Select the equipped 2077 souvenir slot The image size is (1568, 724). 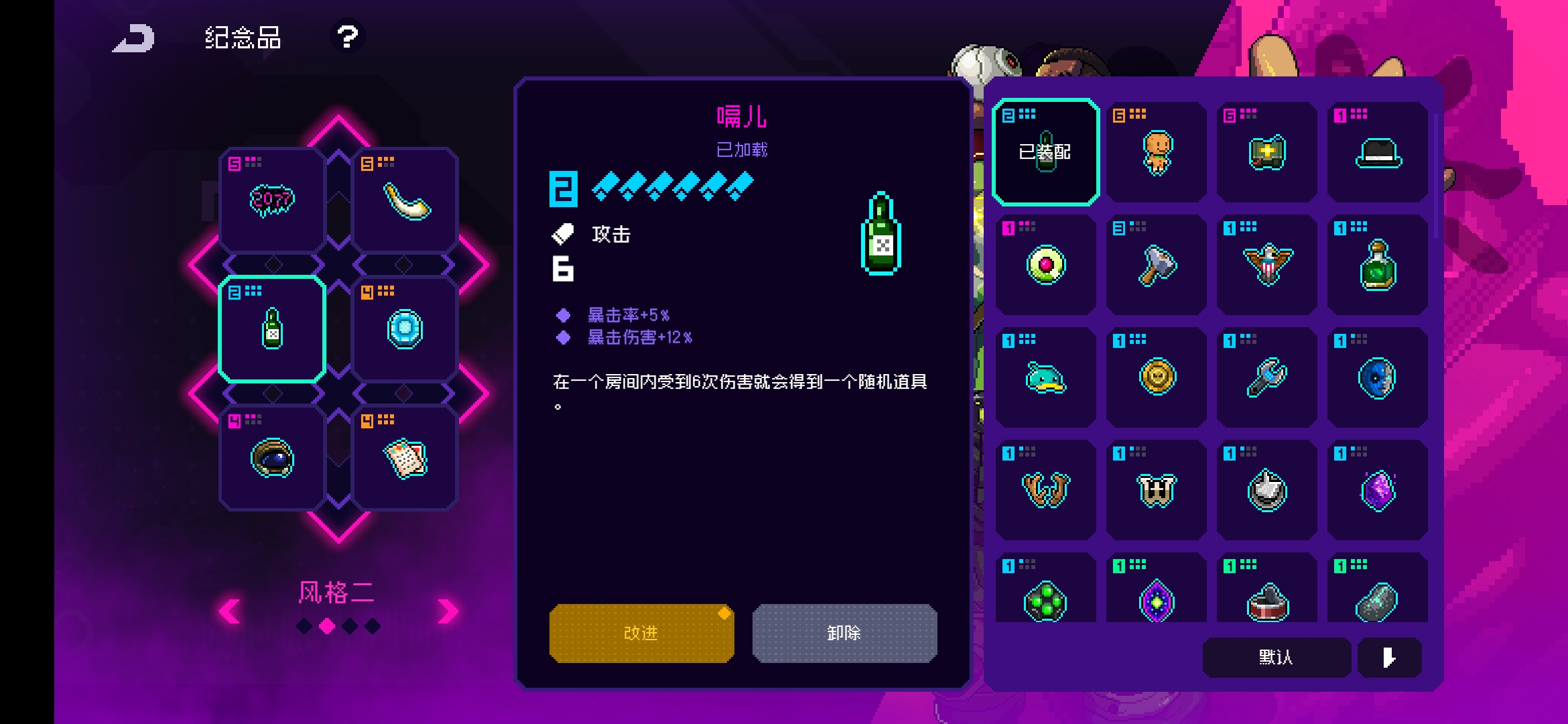(272, 200)
